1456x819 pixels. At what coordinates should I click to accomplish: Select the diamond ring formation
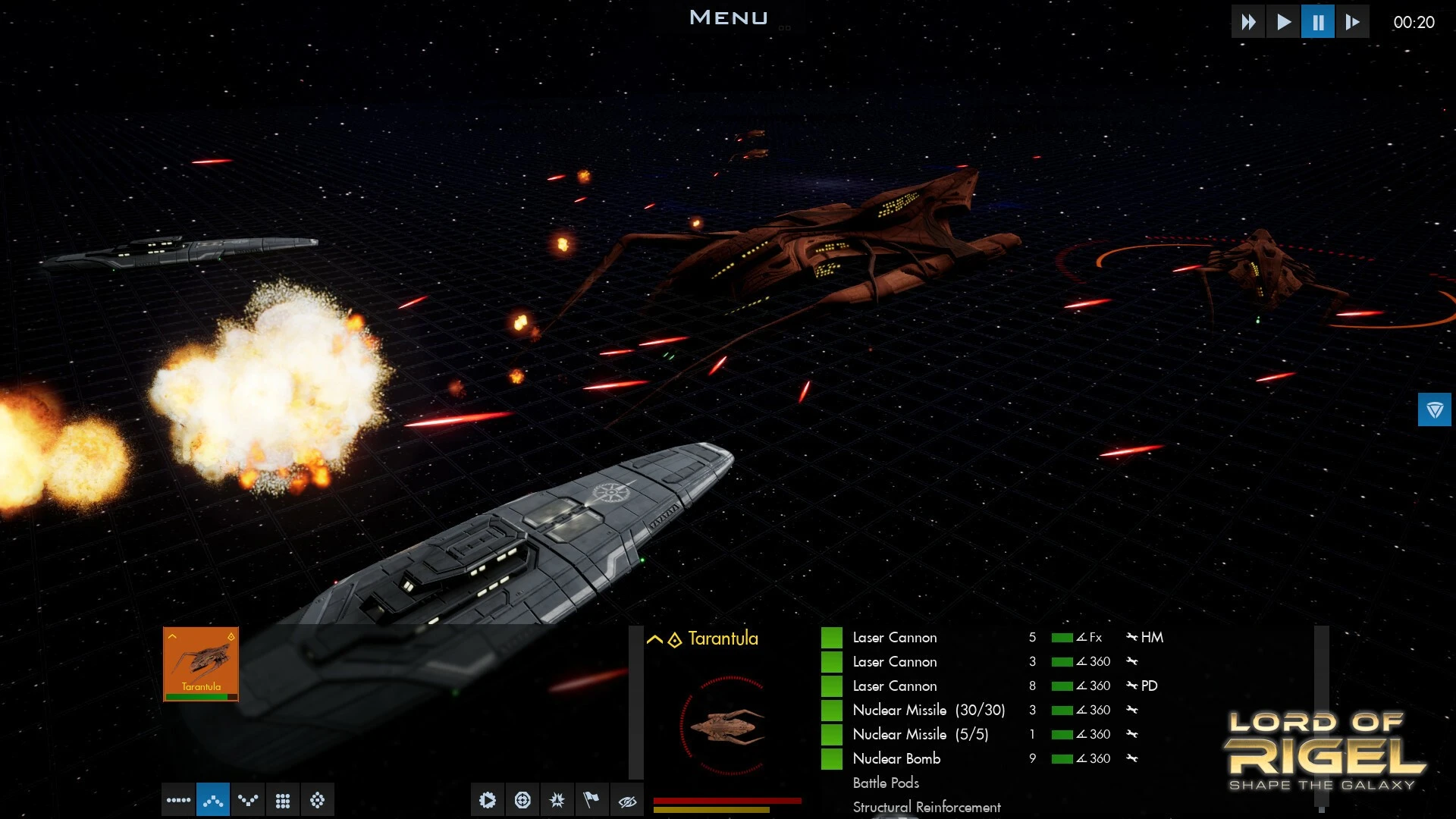(318, 800)
